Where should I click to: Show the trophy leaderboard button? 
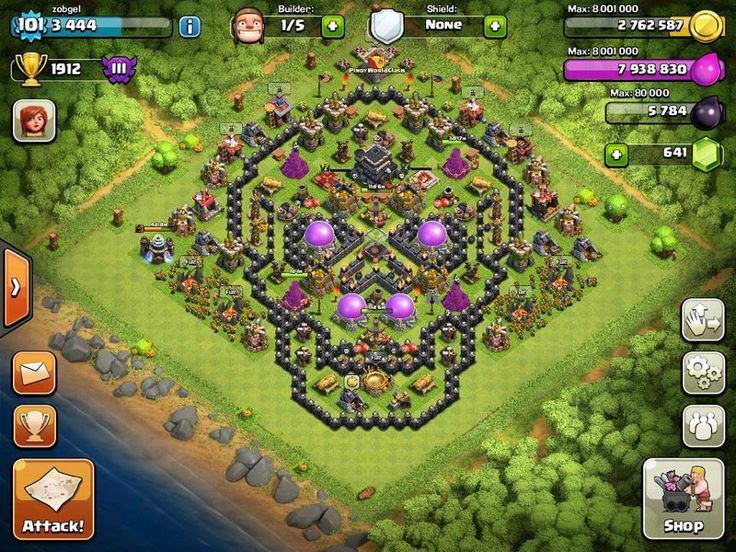pyautogui.click(x=34, y=425)
